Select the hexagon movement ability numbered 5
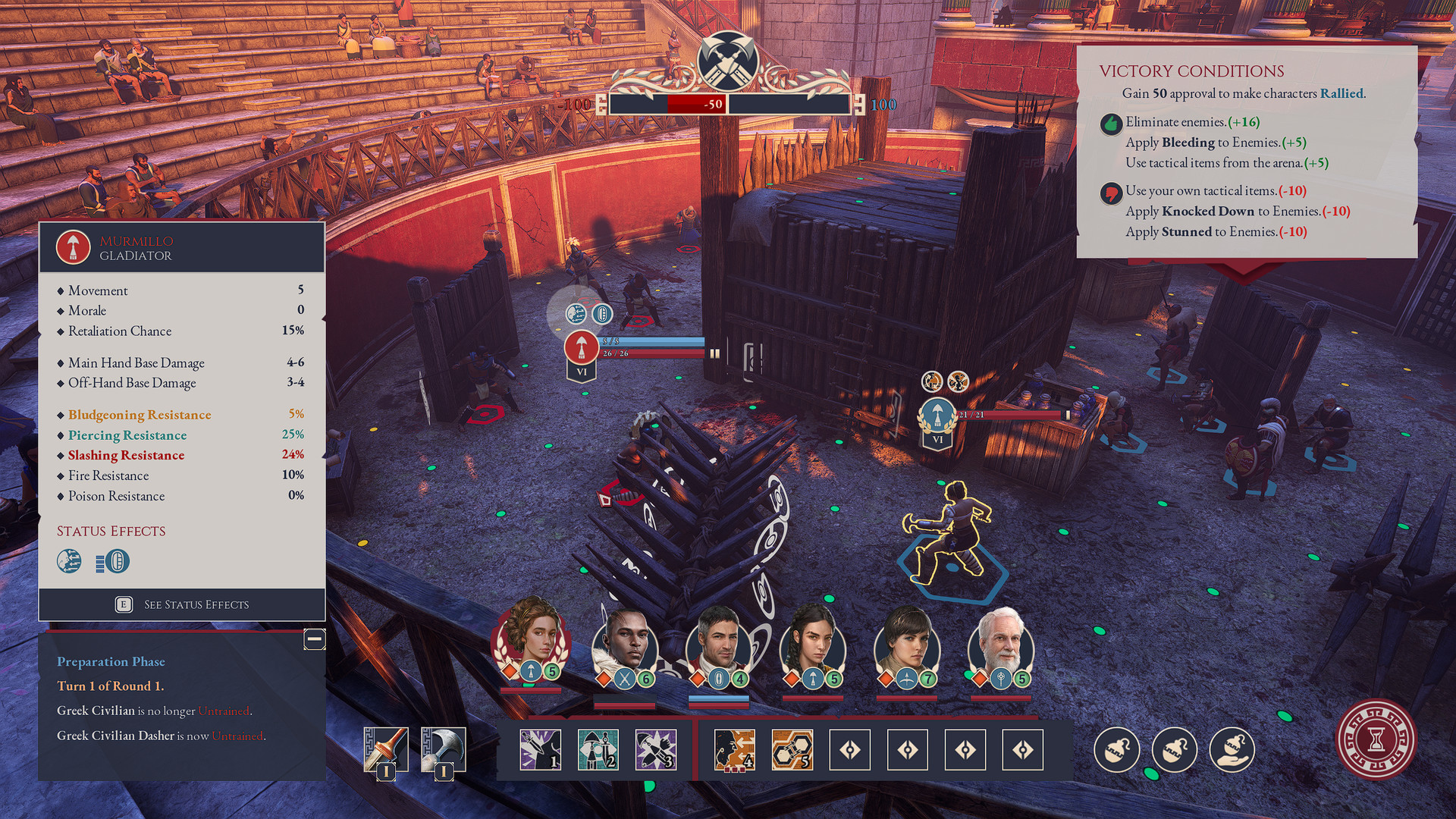The width and height of the screenshot is (1456, 819). [x=793, y=748]
